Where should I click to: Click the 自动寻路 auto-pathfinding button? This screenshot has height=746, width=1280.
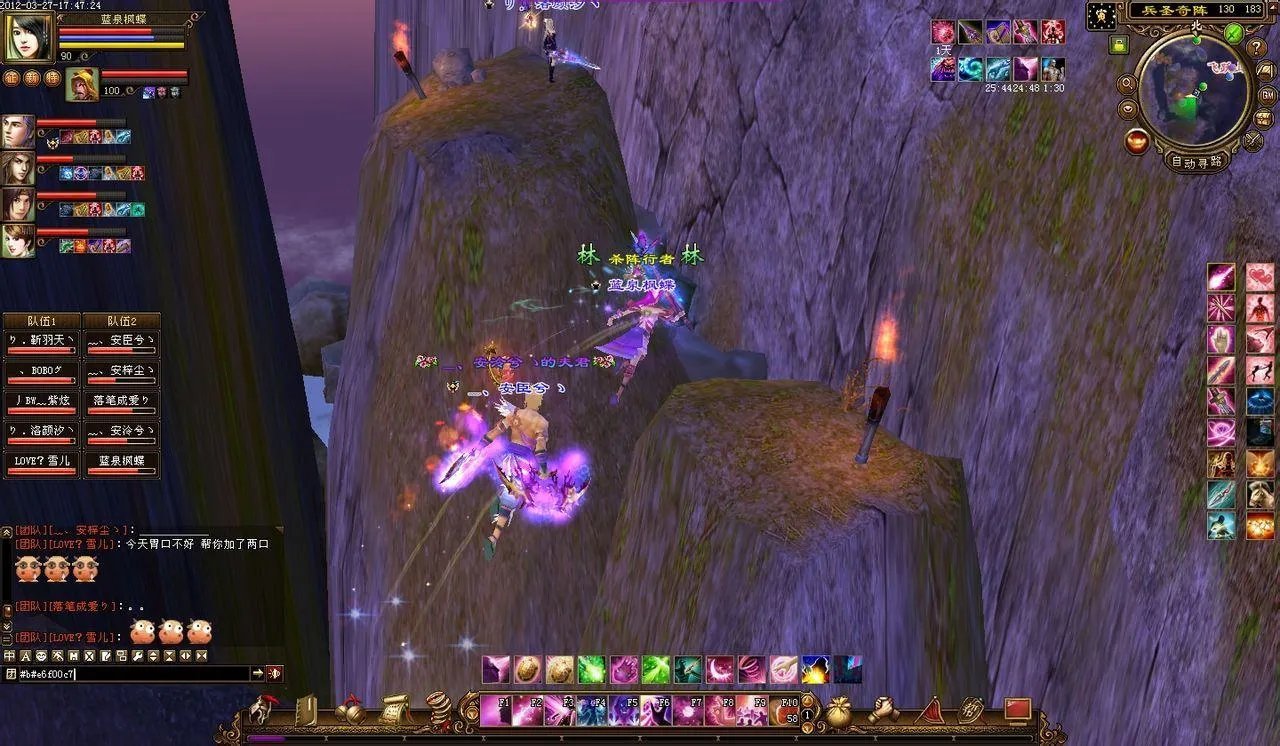[x=1197, y=162]
